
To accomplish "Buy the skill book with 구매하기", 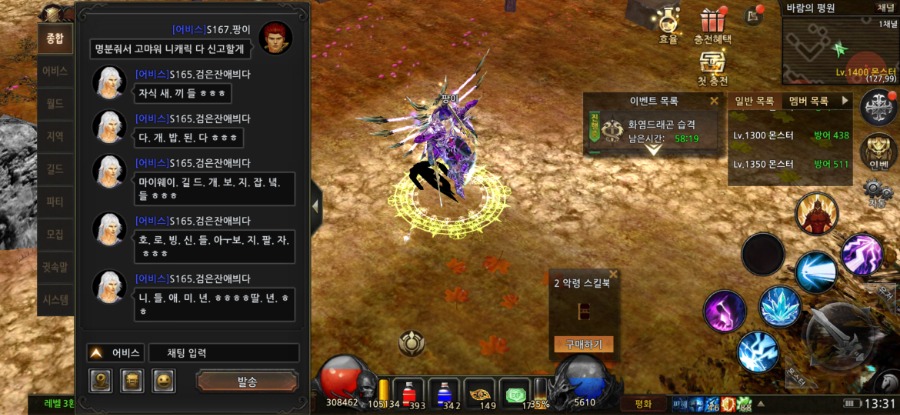I will (x=583, y=344).
